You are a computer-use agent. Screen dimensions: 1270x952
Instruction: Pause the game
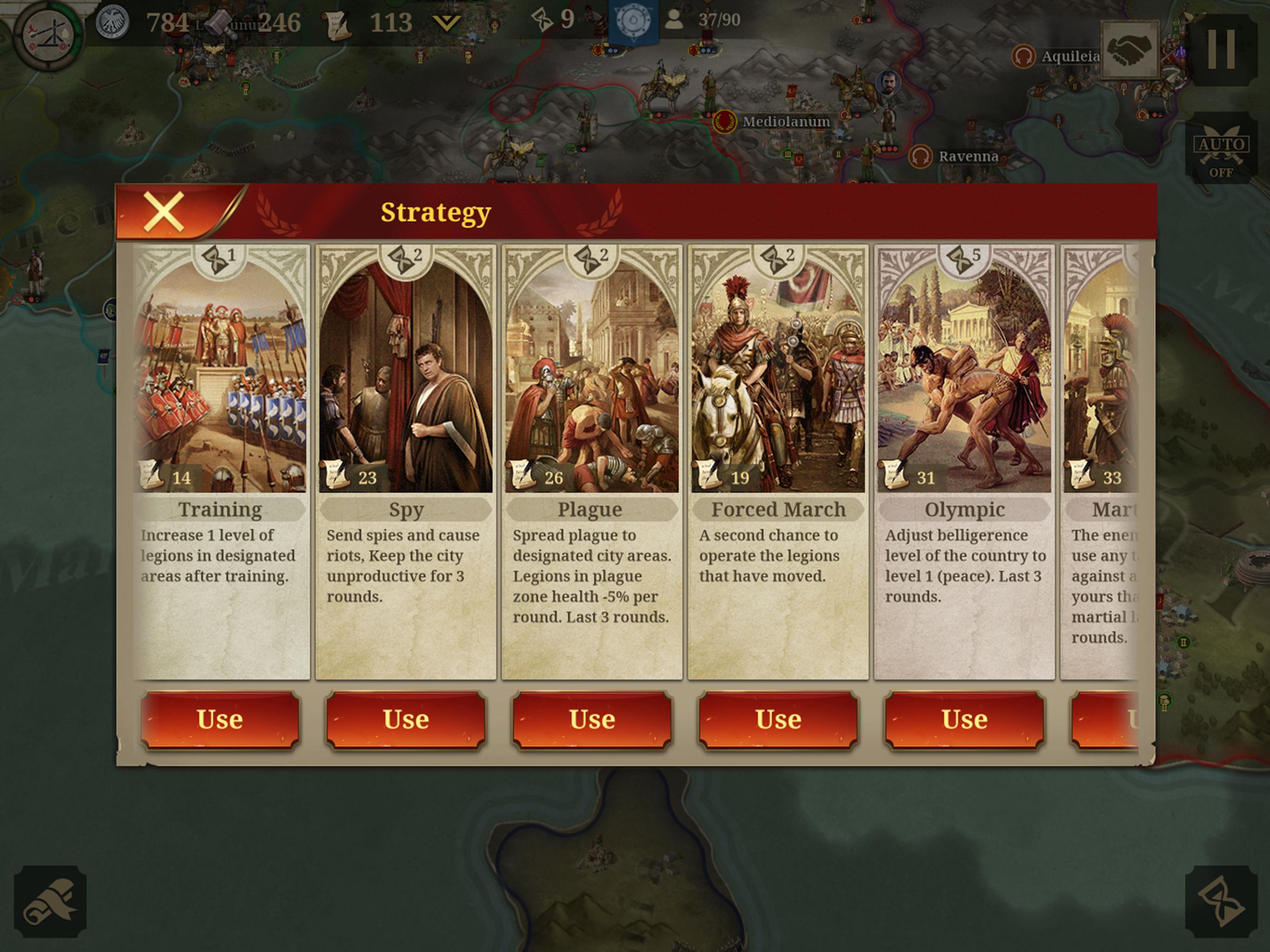click(1221, 49)
